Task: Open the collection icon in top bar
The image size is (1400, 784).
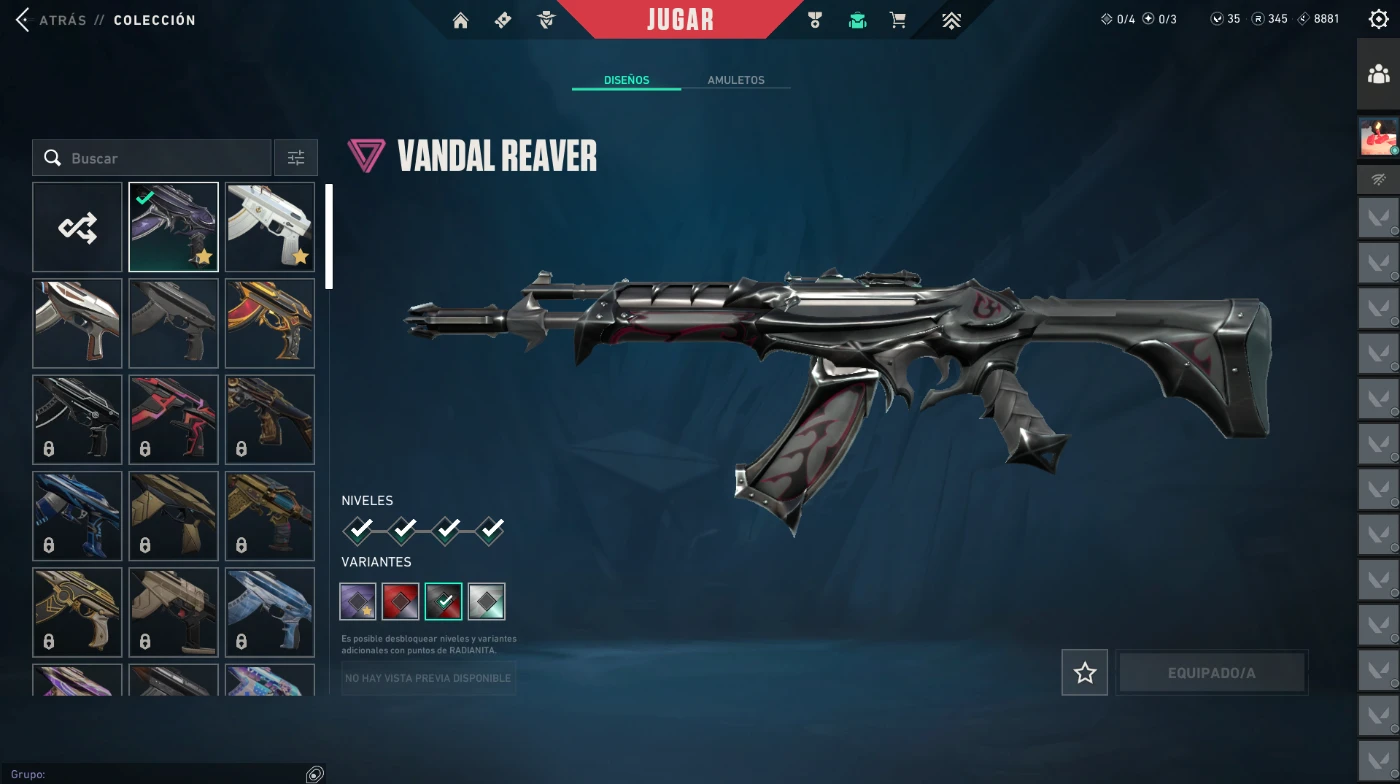Action: pos(857,20)
